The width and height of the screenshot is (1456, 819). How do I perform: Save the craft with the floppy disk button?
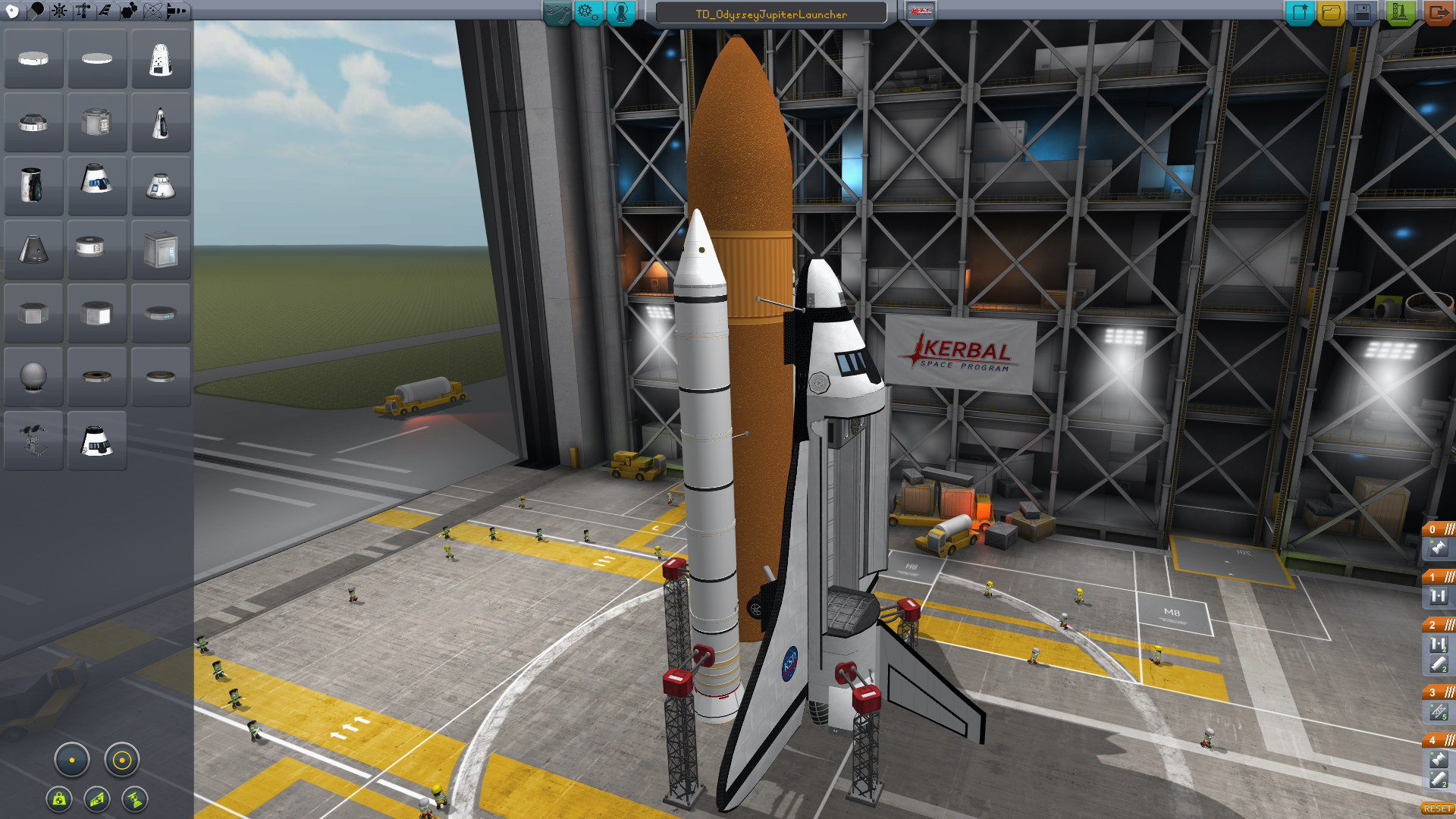1362,13
